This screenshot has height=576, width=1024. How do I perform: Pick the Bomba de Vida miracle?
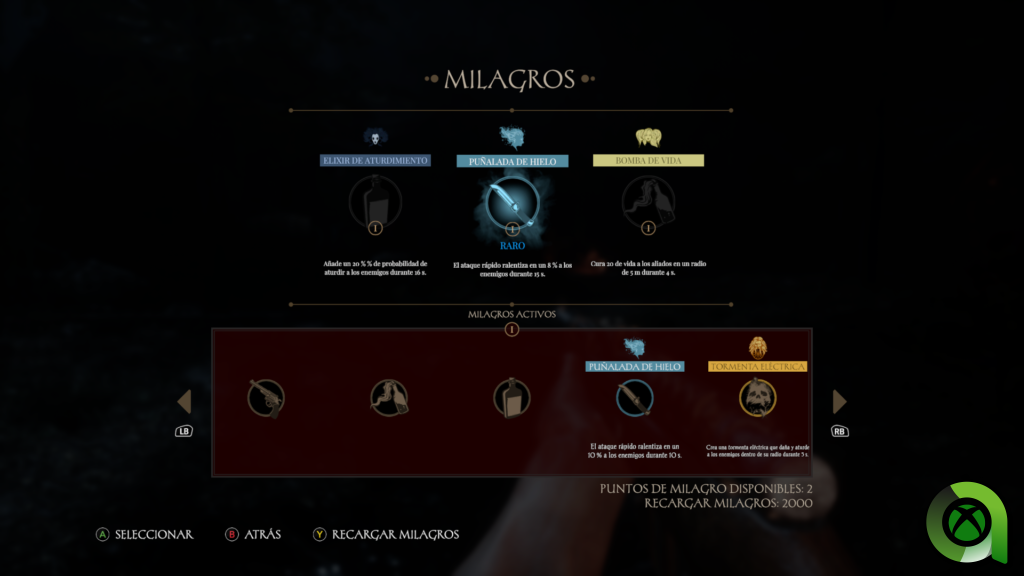pos(648,202)
